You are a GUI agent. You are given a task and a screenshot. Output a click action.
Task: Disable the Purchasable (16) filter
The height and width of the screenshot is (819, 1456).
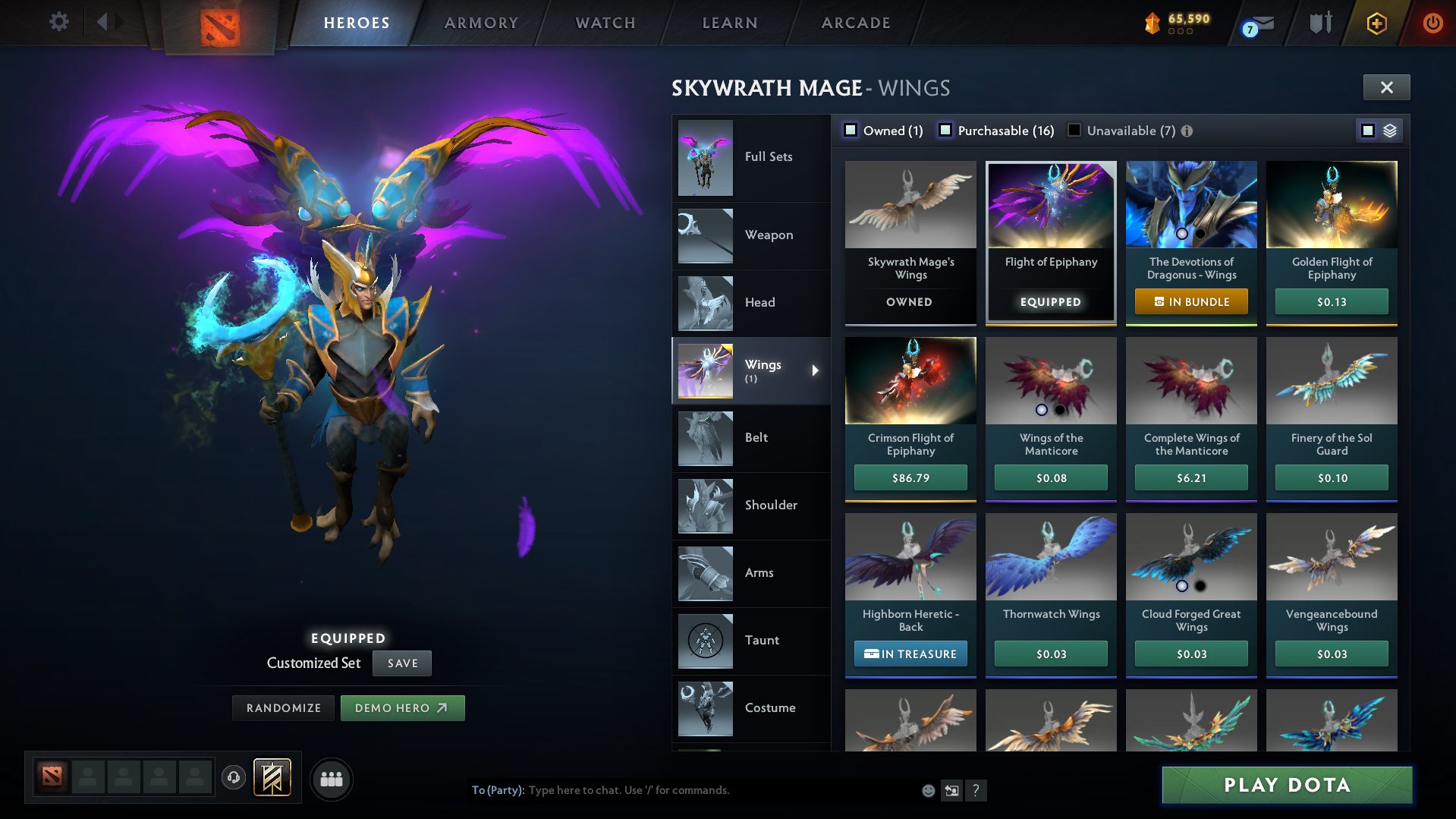pos(945,130)
